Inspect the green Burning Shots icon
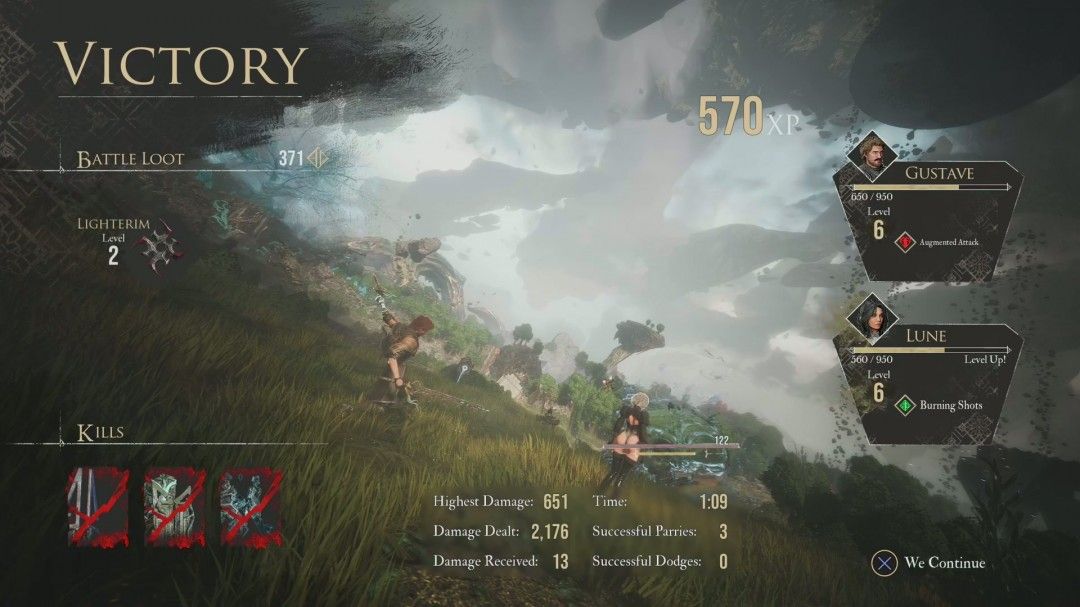This screenshot has height=607, width=1080. [x=905, y=406]
